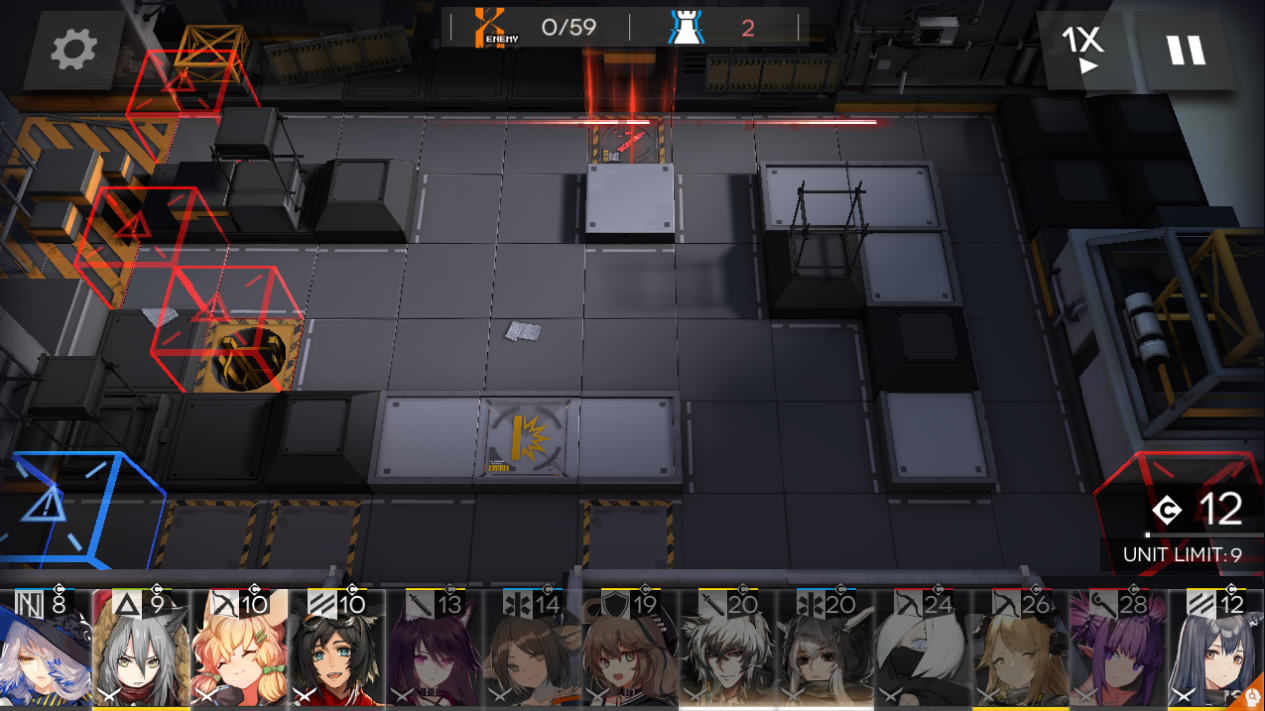The width and height of the screenshot is (1265, 711).
Task: Choose the smiling blonde operator costing 10
Action: click(239, 650)
